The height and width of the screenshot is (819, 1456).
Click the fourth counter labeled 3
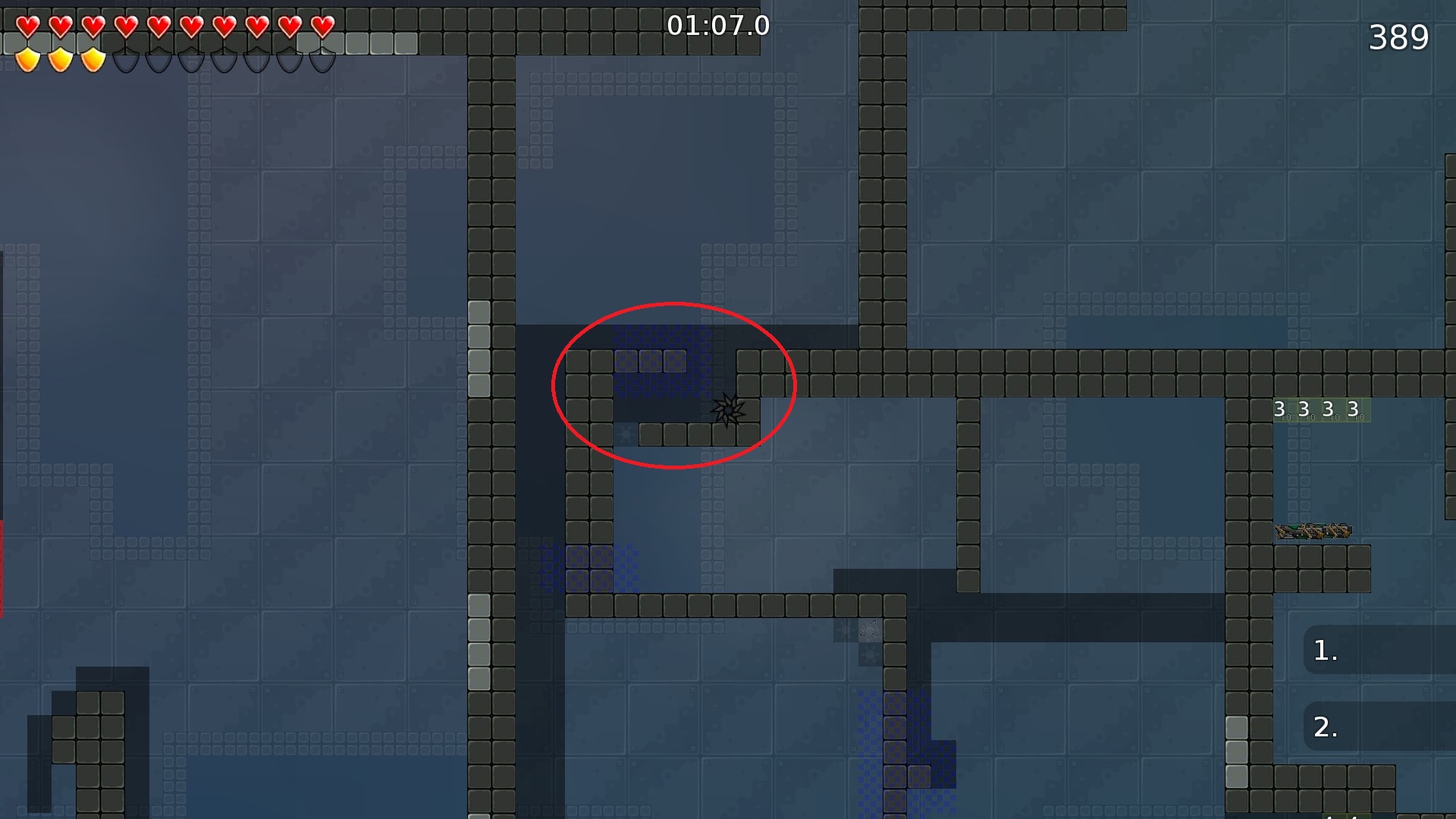[x=1354, y=409]
